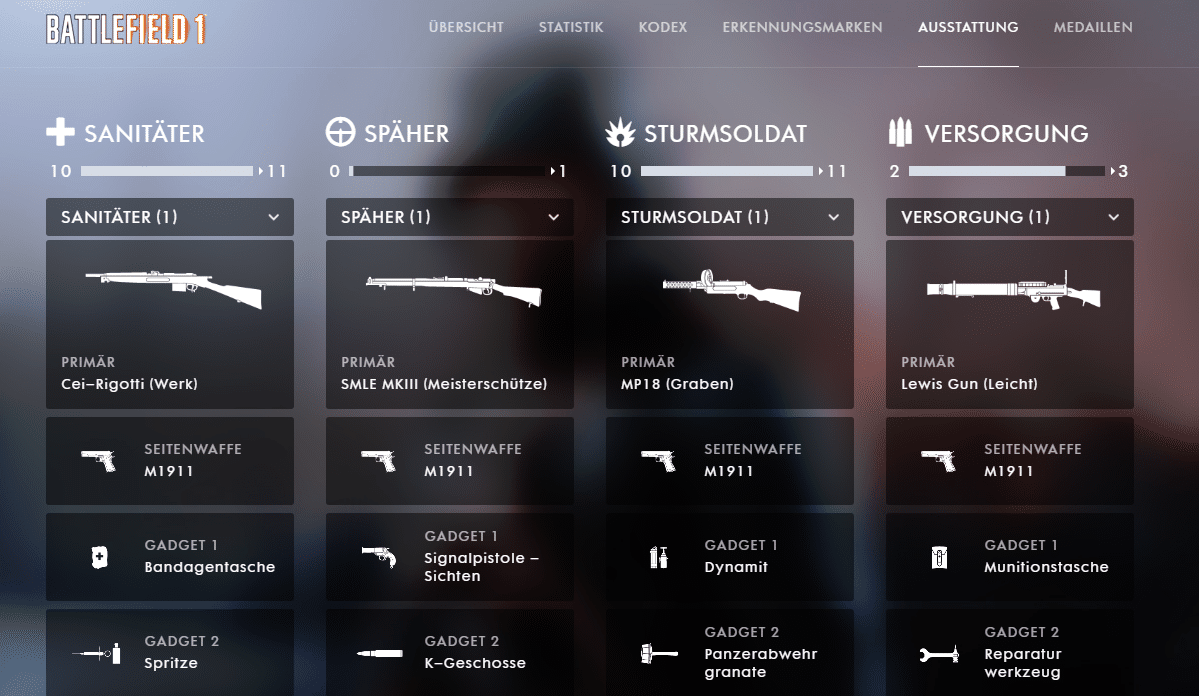Choose the SMLE MKIII (Meisterschütze) primary slot
Viewport: 1199px width, 696px height.
[x=450, y=324]
